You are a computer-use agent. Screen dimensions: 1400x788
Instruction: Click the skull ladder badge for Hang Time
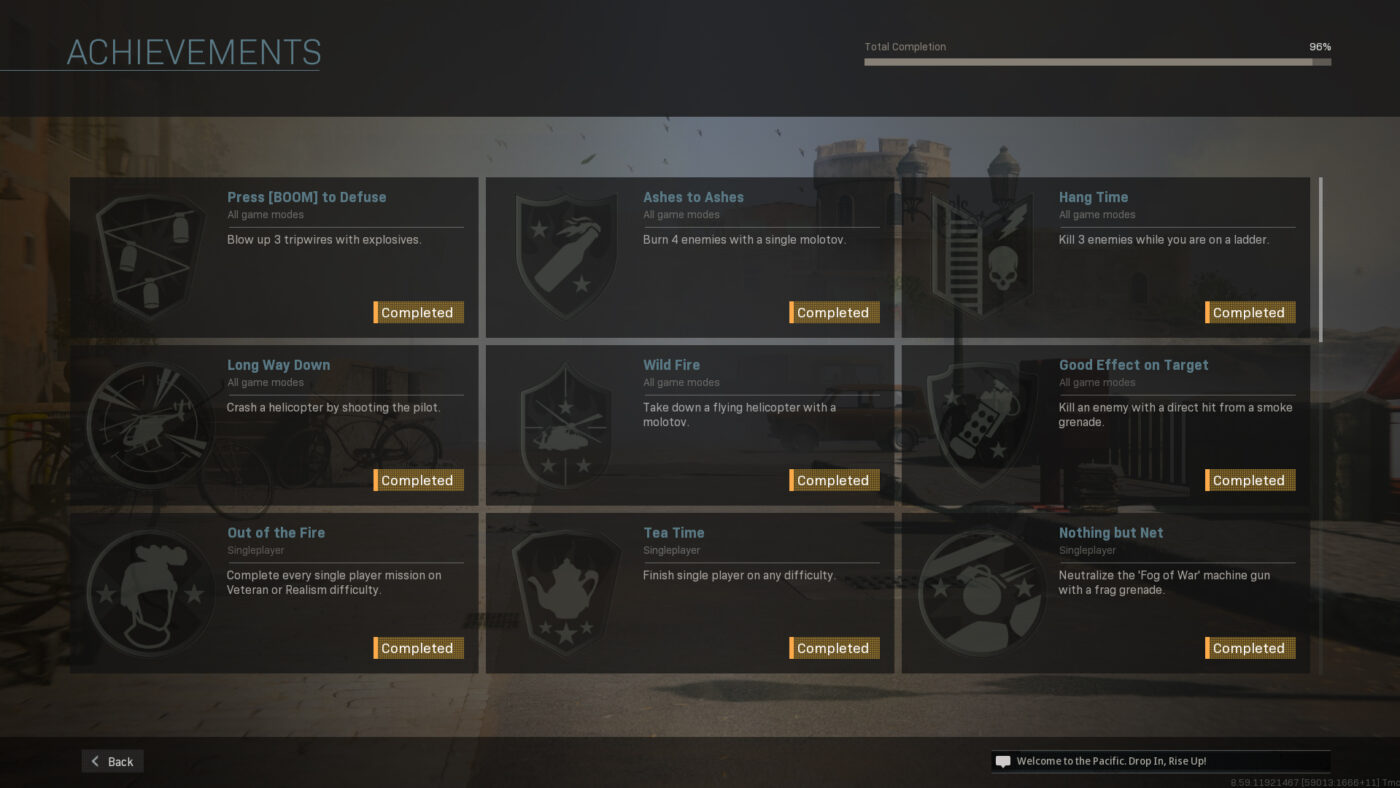(x=982, y=255)
